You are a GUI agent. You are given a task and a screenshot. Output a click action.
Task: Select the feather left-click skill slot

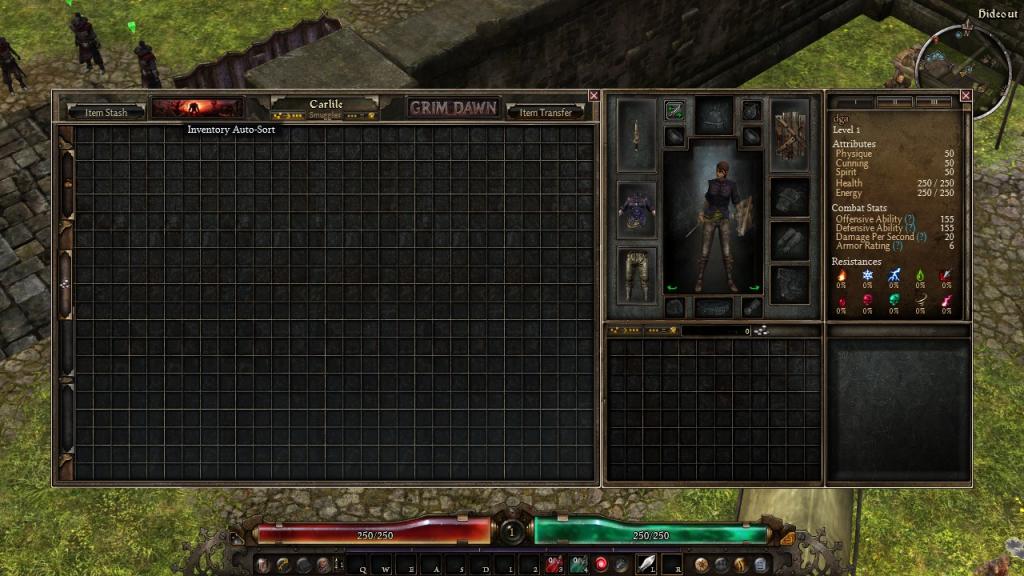[x=646, y=564]
